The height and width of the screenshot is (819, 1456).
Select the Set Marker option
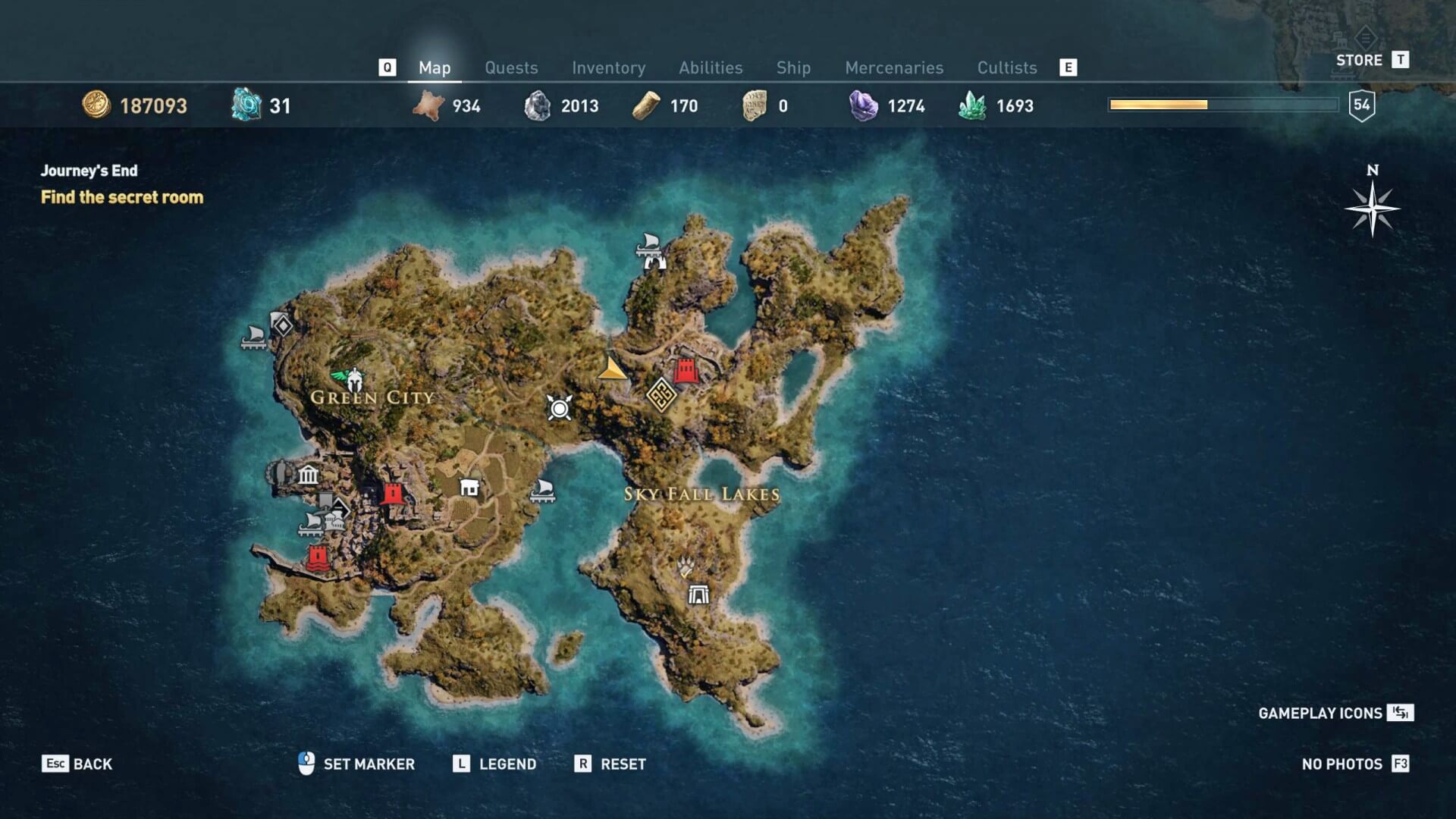tap(356, 764)
